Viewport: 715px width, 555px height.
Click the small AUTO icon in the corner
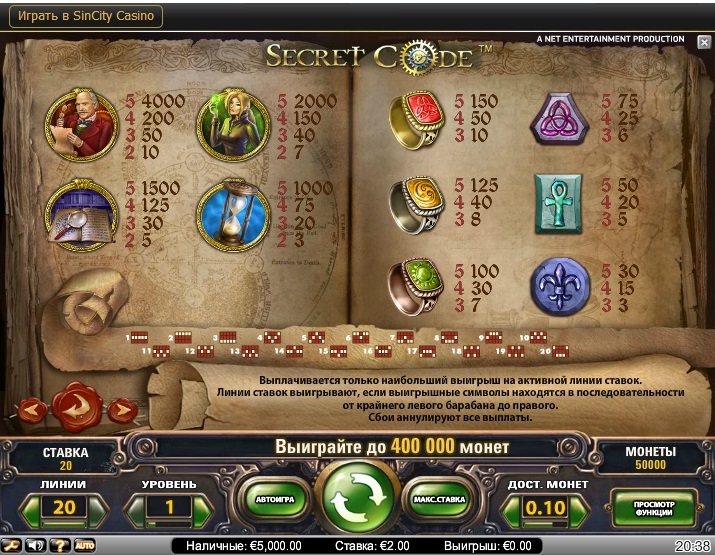pos(84,546)
